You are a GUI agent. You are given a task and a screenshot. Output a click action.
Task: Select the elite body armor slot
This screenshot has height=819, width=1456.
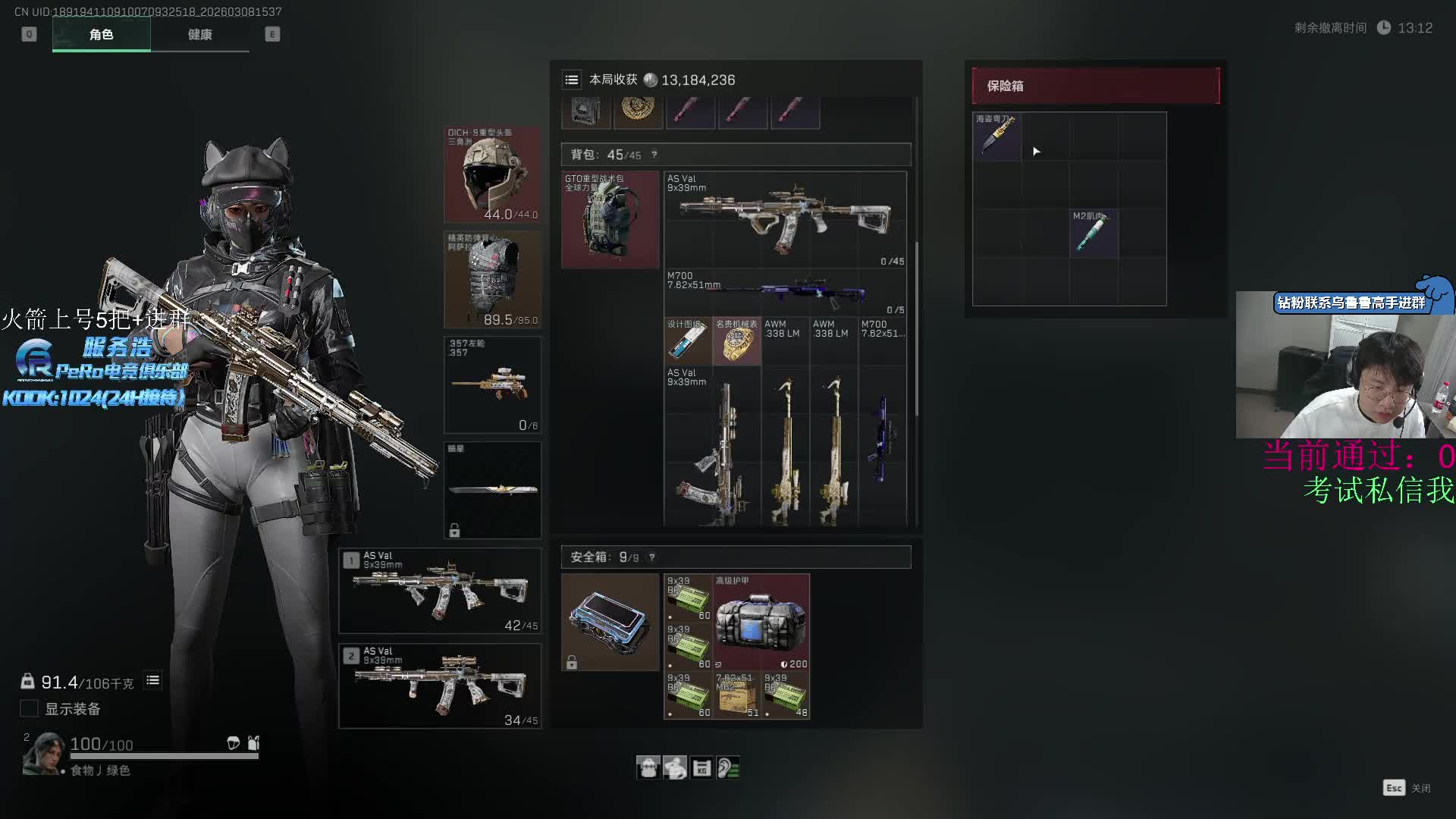(492, 280)
